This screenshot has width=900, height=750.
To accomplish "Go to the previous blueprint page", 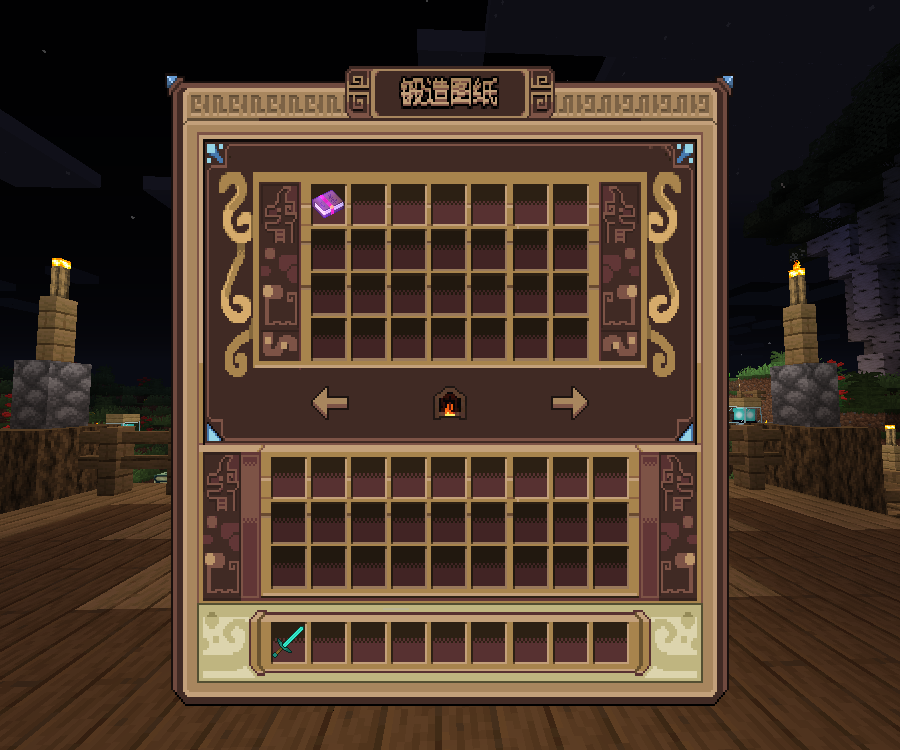I will tap(330, 403).
